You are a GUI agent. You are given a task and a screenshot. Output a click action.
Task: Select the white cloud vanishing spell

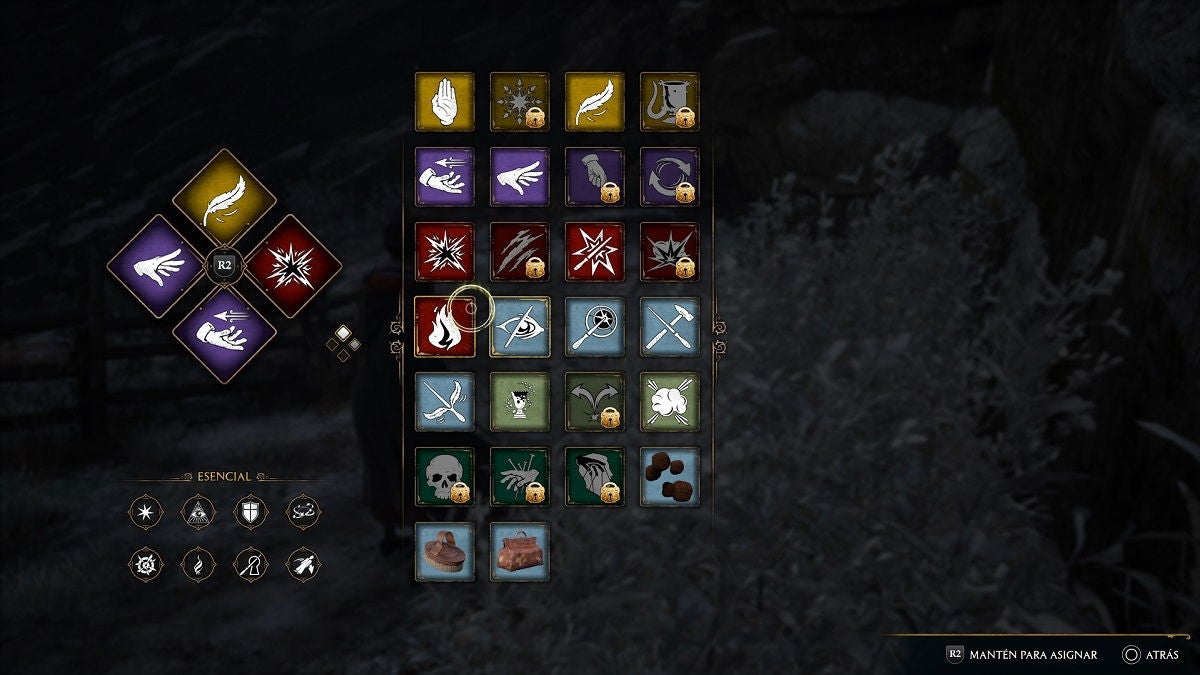(x=669, y=402)
